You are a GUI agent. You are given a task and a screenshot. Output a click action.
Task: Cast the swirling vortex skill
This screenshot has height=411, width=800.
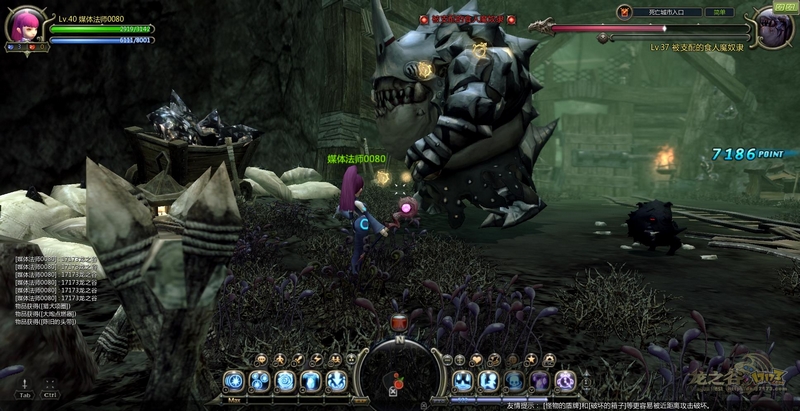pos(286,381)
